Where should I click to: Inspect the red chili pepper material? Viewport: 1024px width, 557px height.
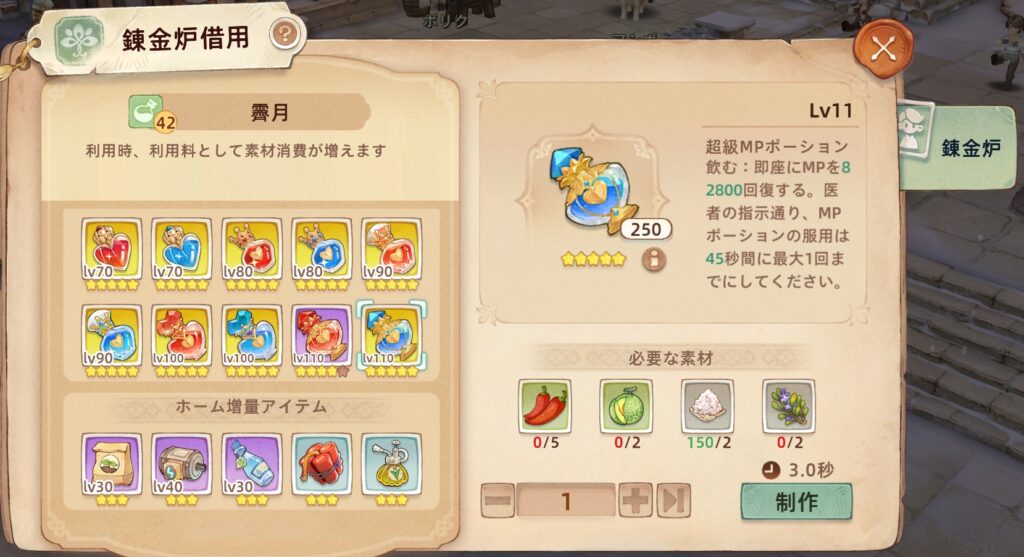[x=545, y=405]
